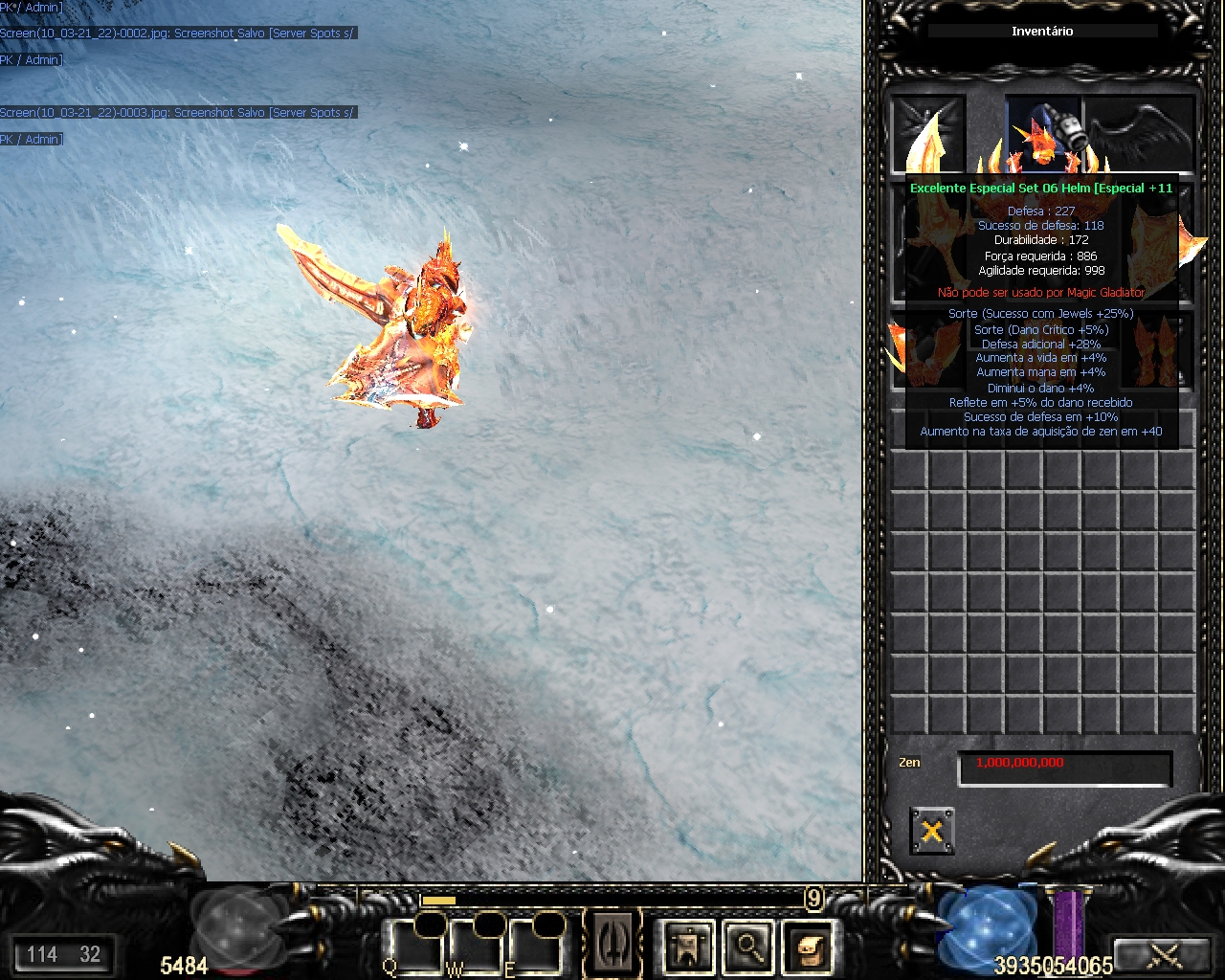Screen dimensions: 1225x980
Task: Select the equipped flaming gloves slot
Action: pos(926,349)
